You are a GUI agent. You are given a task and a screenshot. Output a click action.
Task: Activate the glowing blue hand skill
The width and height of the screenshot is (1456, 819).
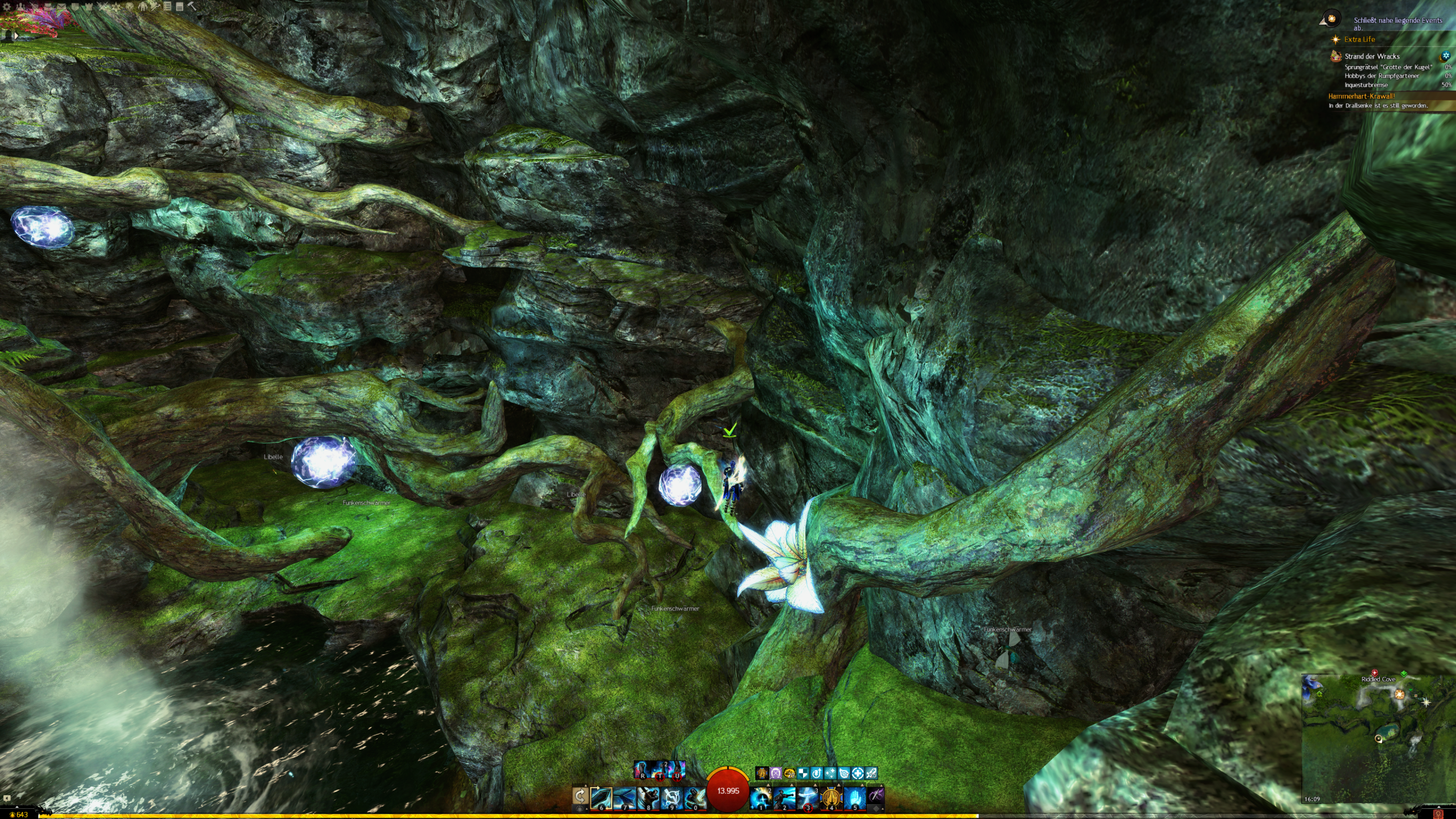coord(854,797)
